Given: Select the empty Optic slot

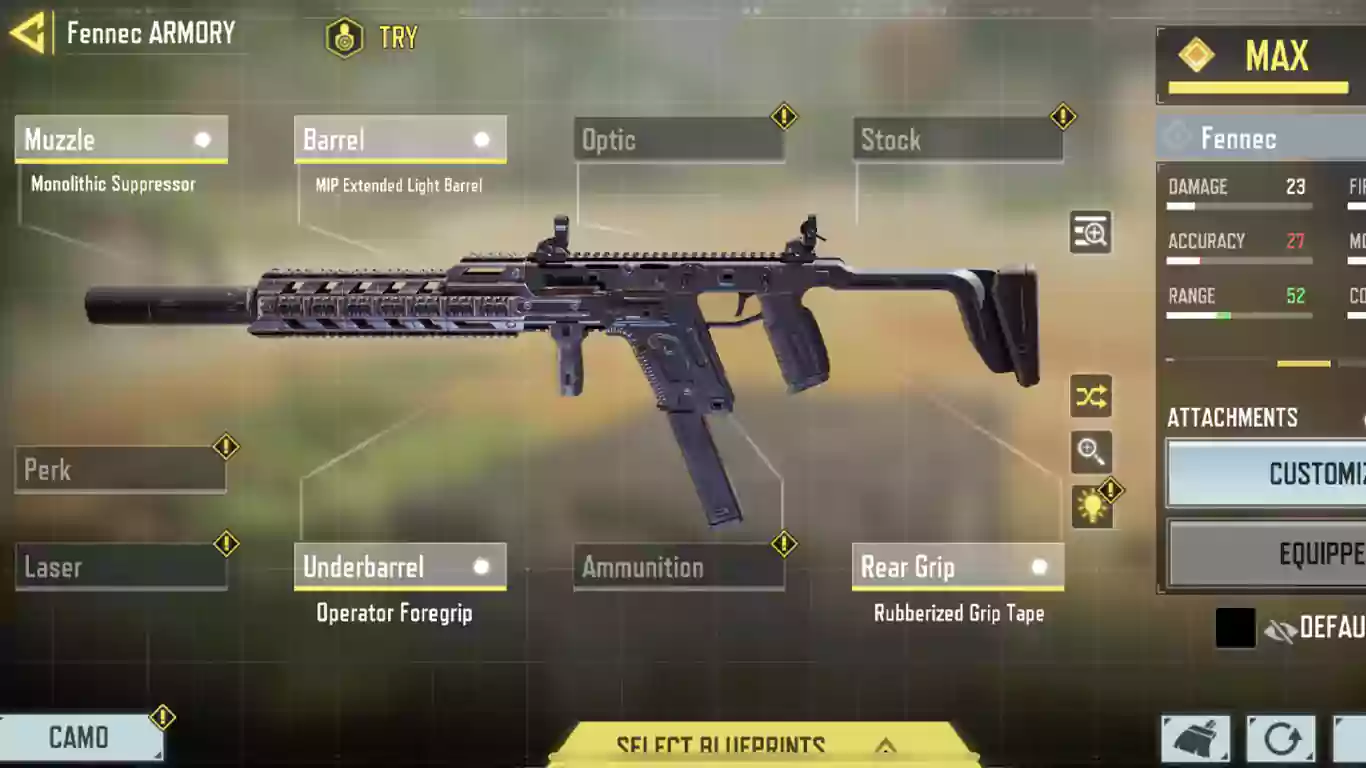Looking at the screenshot, I should coord(678,140).
